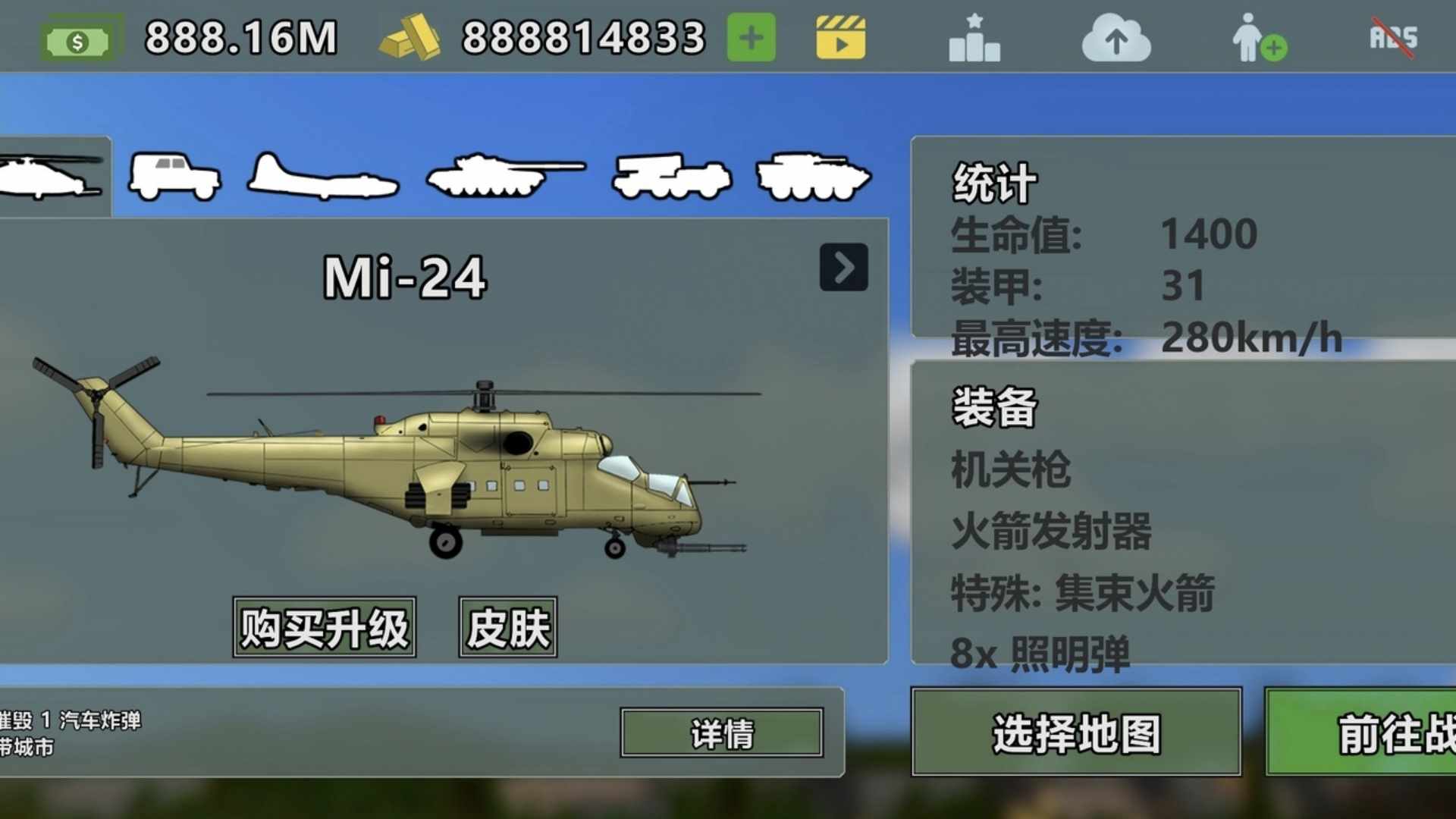Click the crossed-out ADS remove button
Screen dimensions: 1456x819
click(1393, 37)
